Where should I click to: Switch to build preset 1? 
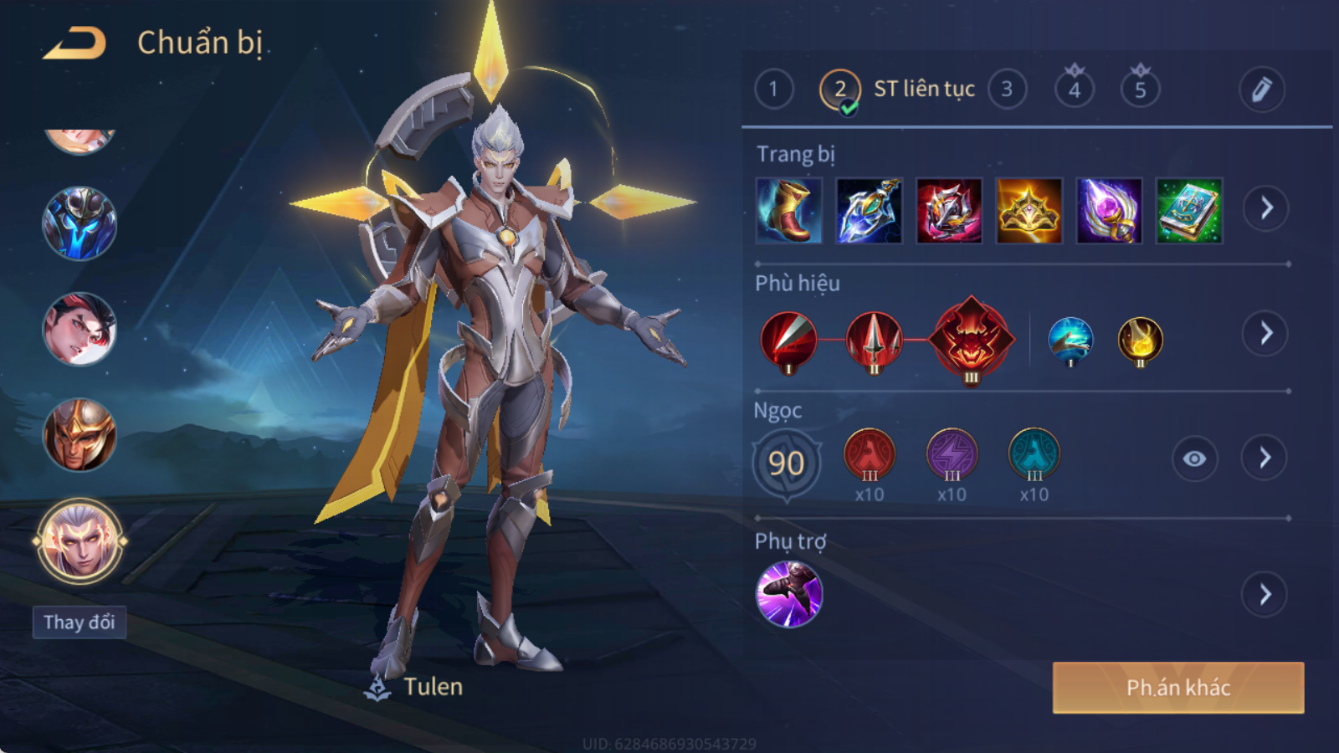pos(773,90)
